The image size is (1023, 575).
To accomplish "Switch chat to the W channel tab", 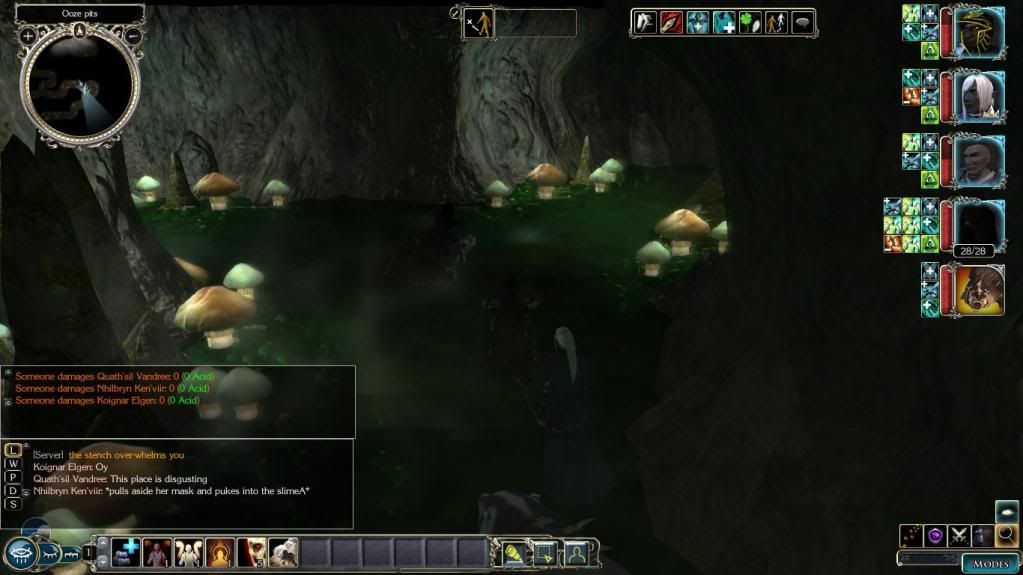I will coord(13,464).
